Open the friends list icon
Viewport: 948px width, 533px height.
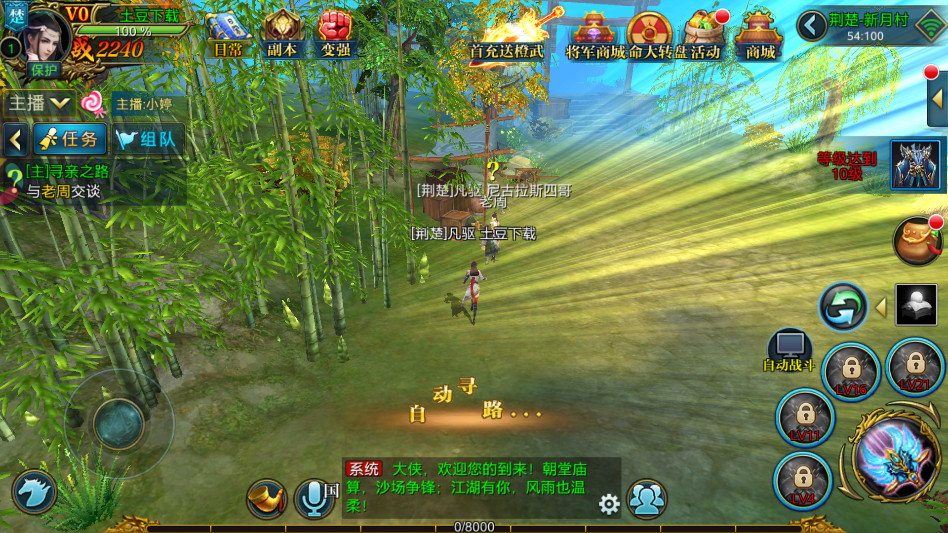(x=647, y=499)
